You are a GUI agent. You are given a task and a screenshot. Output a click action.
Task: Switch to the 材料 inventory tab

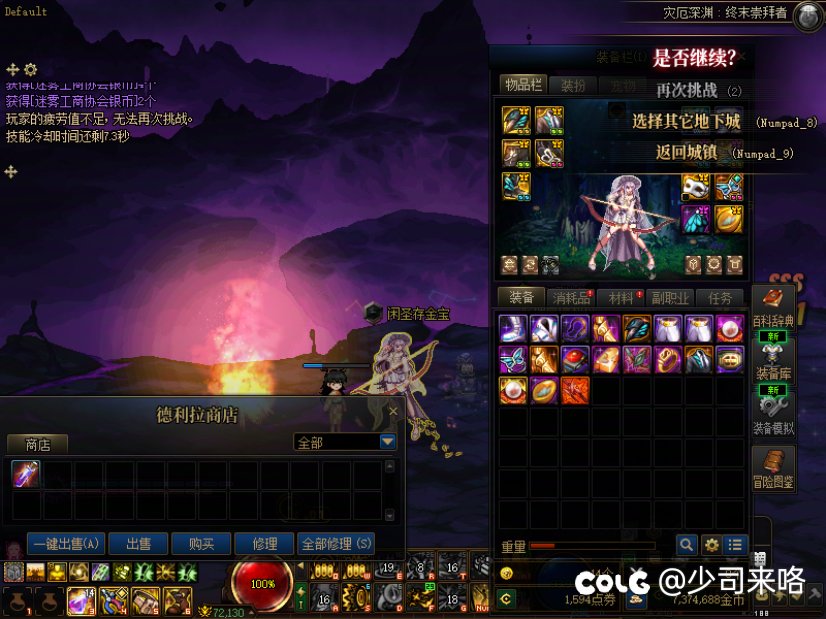pos(621,298)
